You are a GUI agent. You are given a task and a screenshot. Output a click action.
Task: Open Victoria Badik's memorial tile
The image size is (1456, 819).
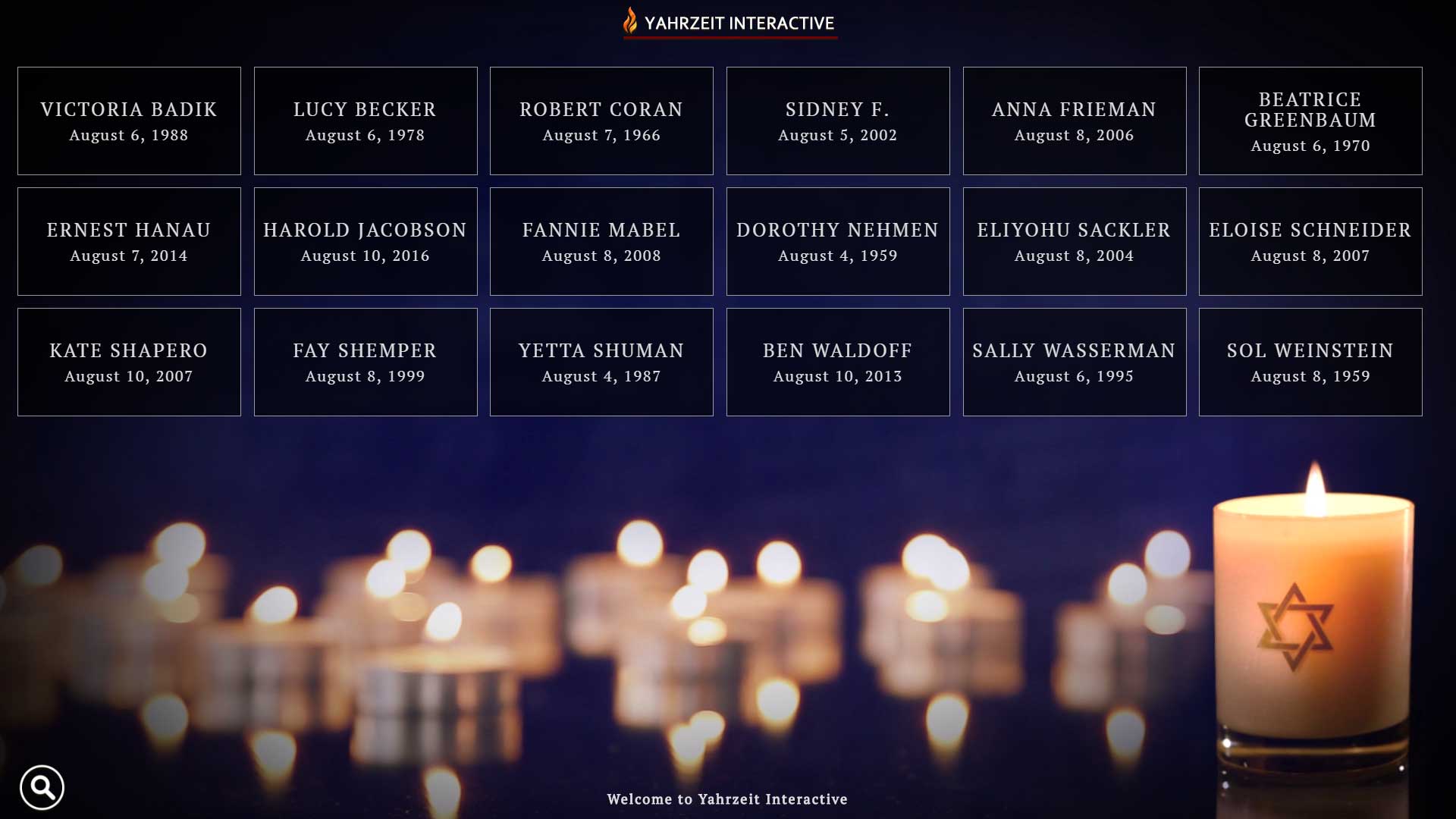129,121
